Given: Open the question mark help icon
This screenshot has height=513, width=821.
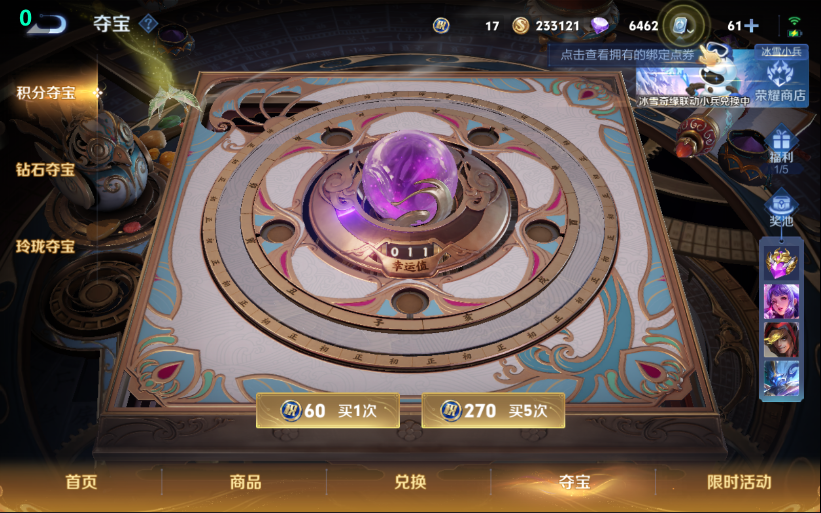Looking at the screenshot, I should tap(148, 23).
